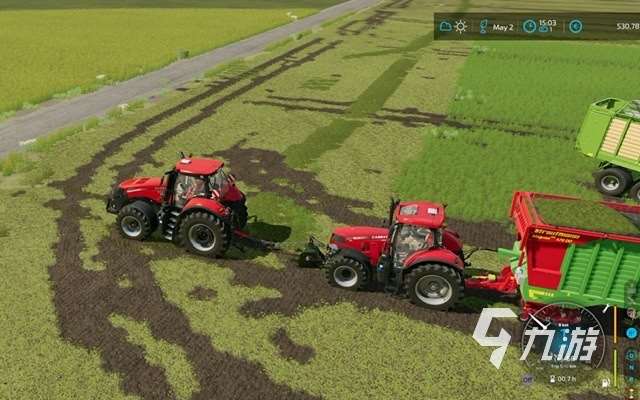
Task: Select the cloud weather icon
Action: pos(445,26)
